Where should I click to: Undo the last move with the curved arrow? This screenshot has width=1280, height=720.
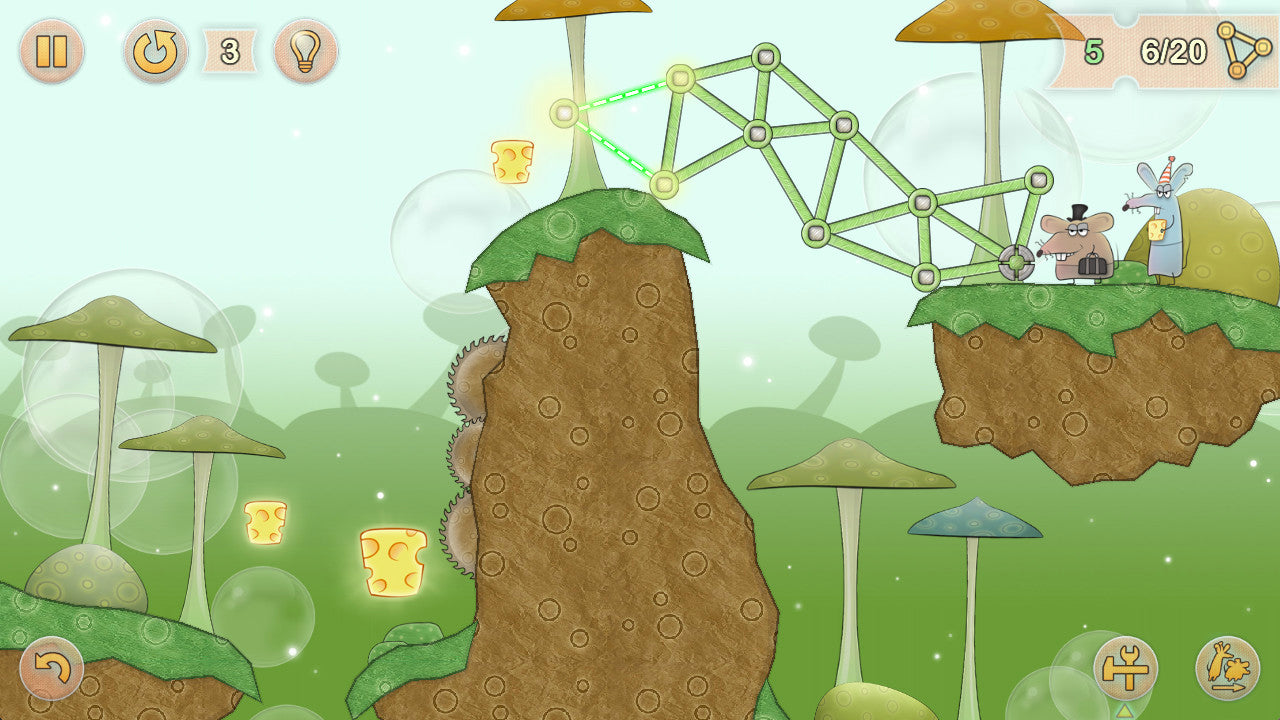point(51,668)
